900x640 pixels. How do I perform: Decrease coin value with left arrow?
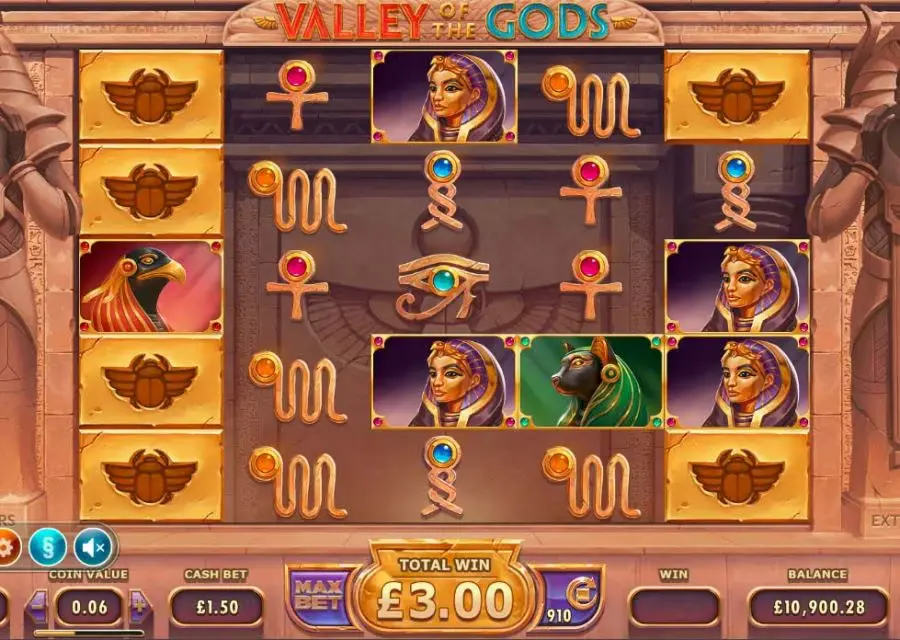[38, 606]
